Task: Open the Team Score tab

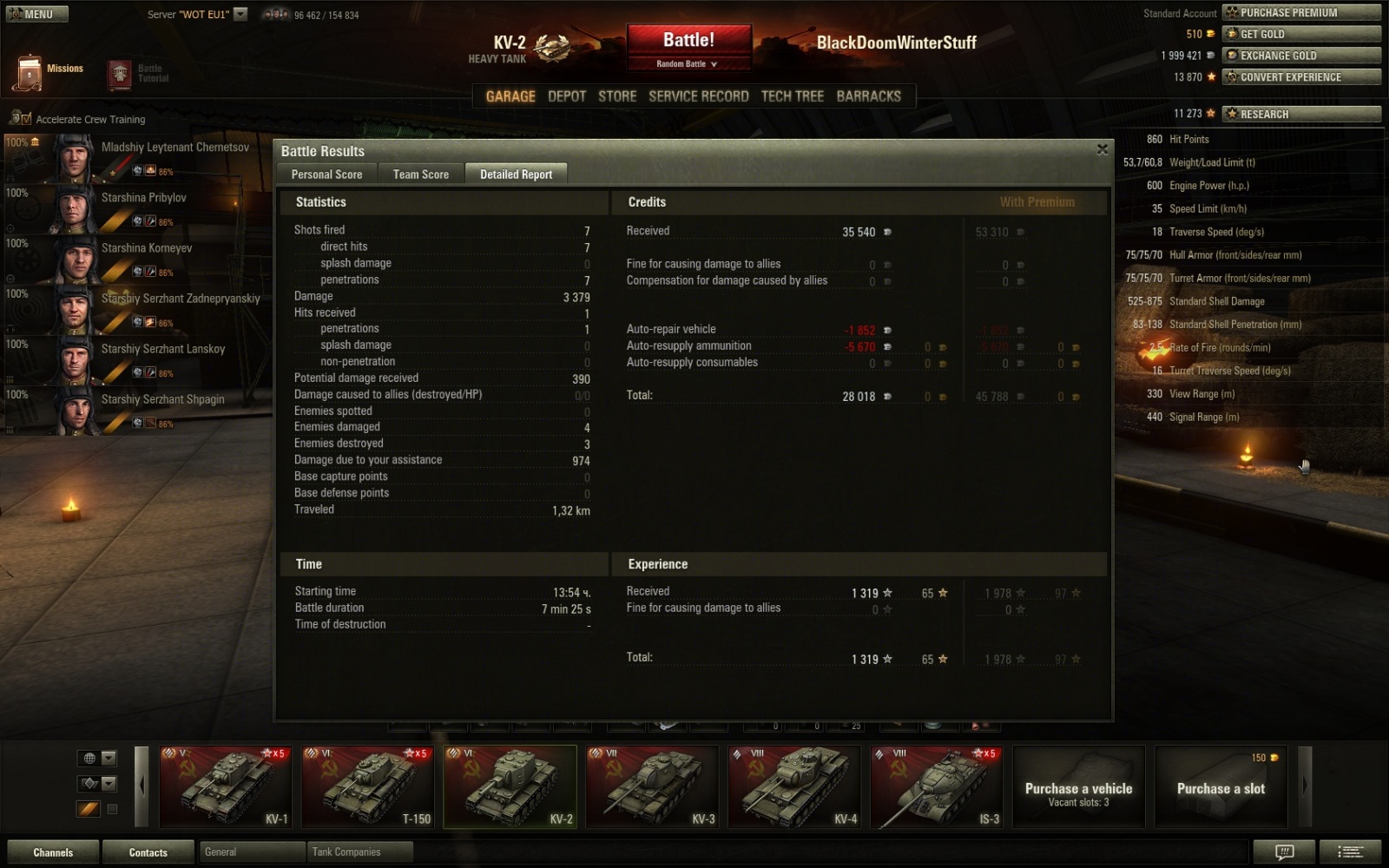Action: click(421, 174)
